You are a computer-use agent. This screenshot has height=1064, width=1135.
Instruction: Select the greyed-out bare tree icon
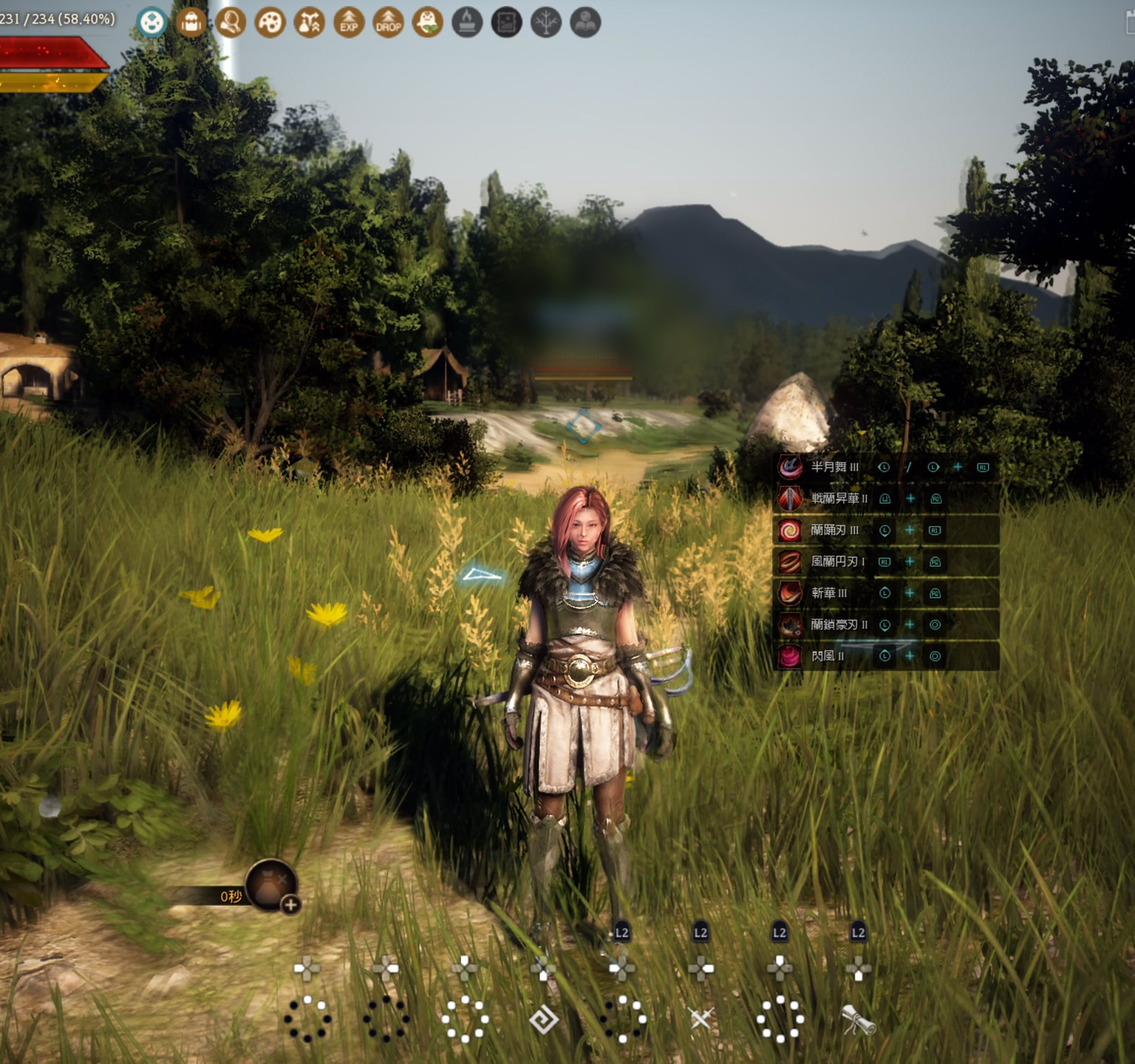(x=546, y=22)
